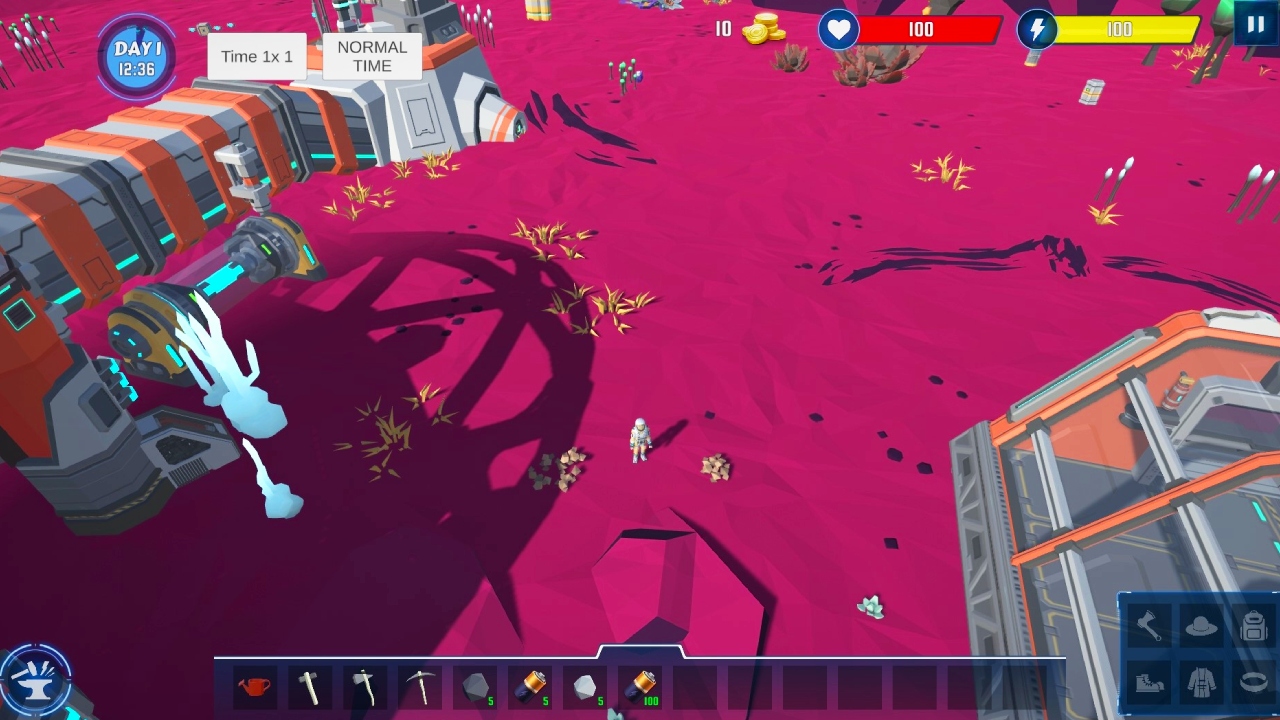This screenshot has height=720, width=1280.
Task: Select the battery stack showing 100
Action: [641, 686]
